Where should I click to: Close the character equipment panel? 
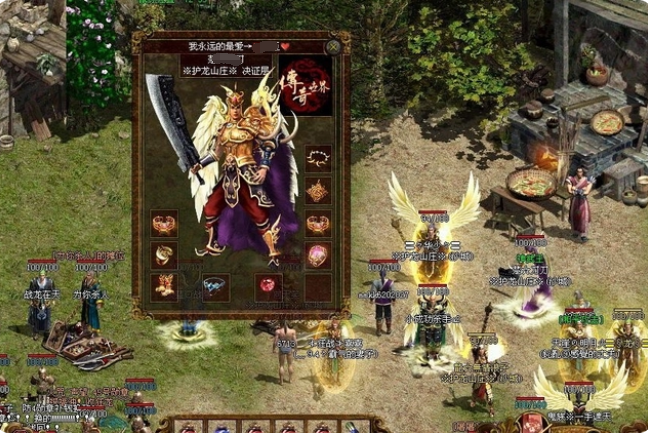[332, 46]
